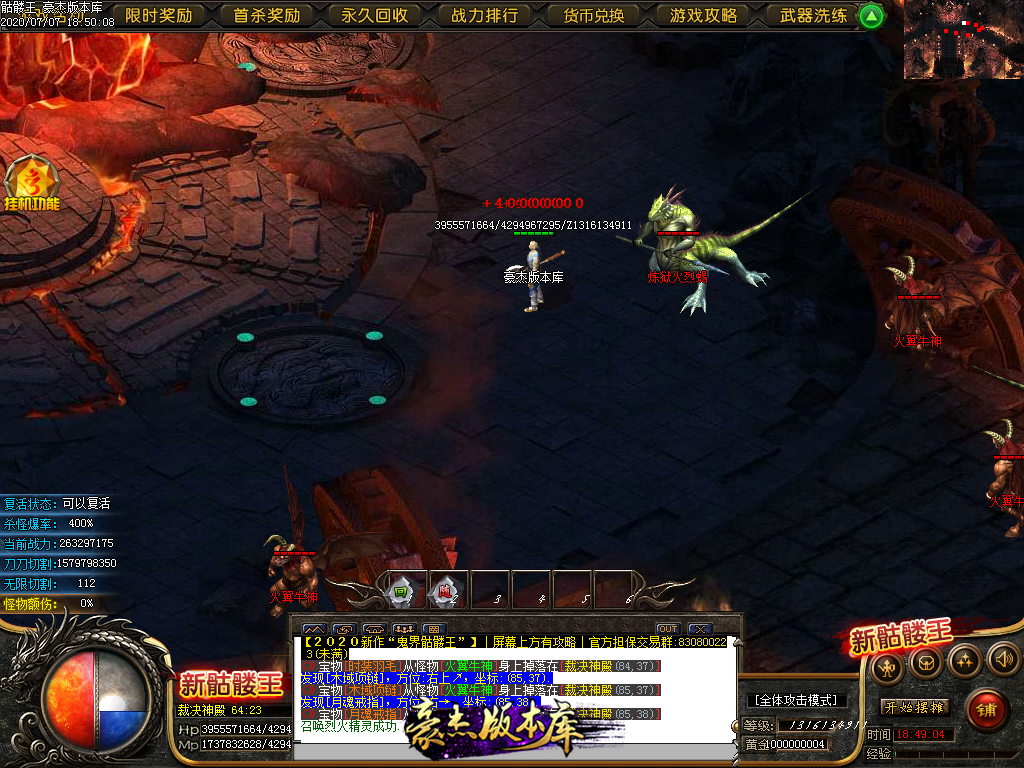Choose the 武器洗练 weapon refining menu
The width and height of the screenshot is (1024, 768).
pyautogui.click(x=813, y=15)
